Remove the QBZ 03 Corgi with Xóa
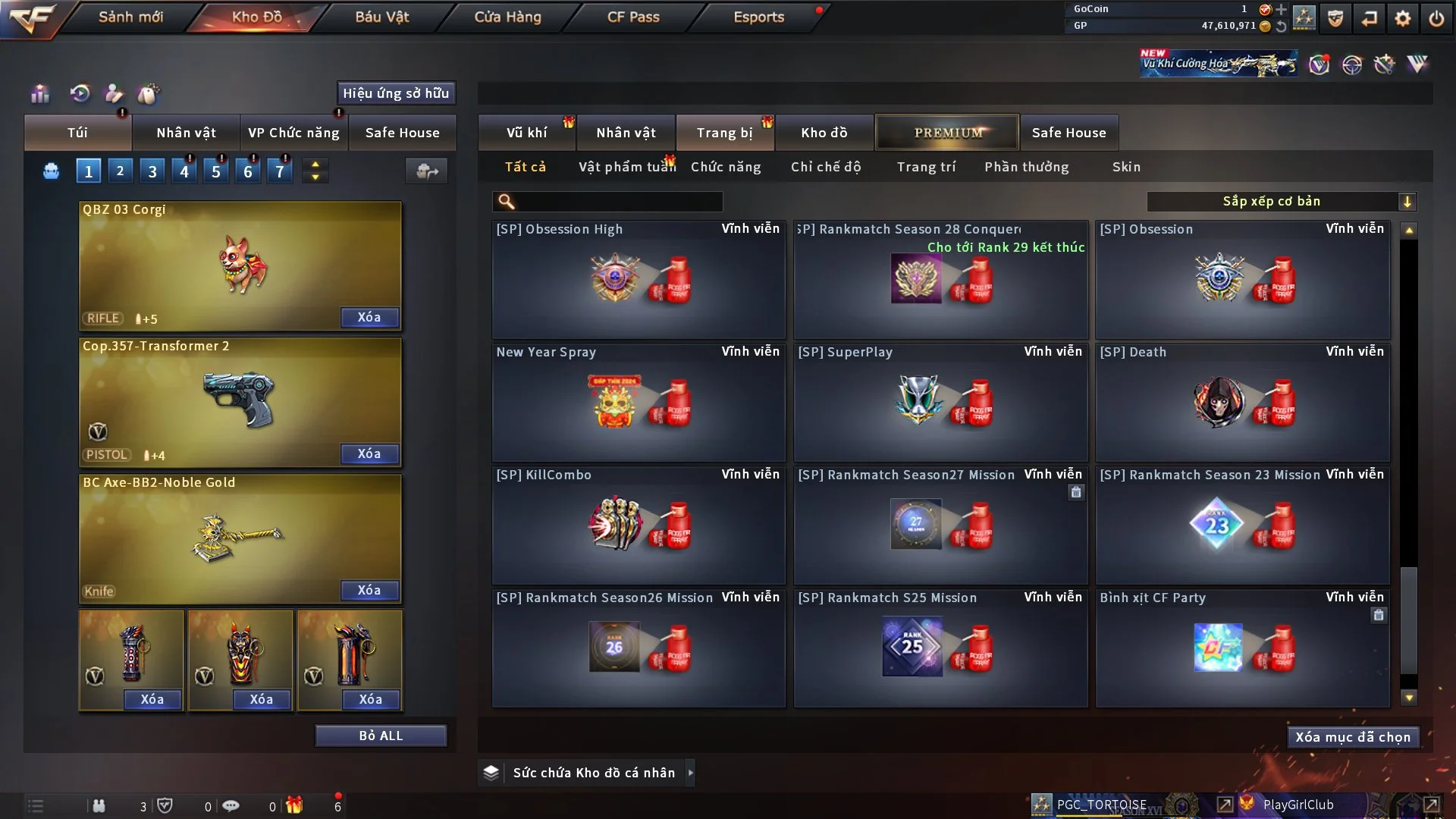This screenshot has height=819, width=1456. pyautogui.click(x=369, y=317)
